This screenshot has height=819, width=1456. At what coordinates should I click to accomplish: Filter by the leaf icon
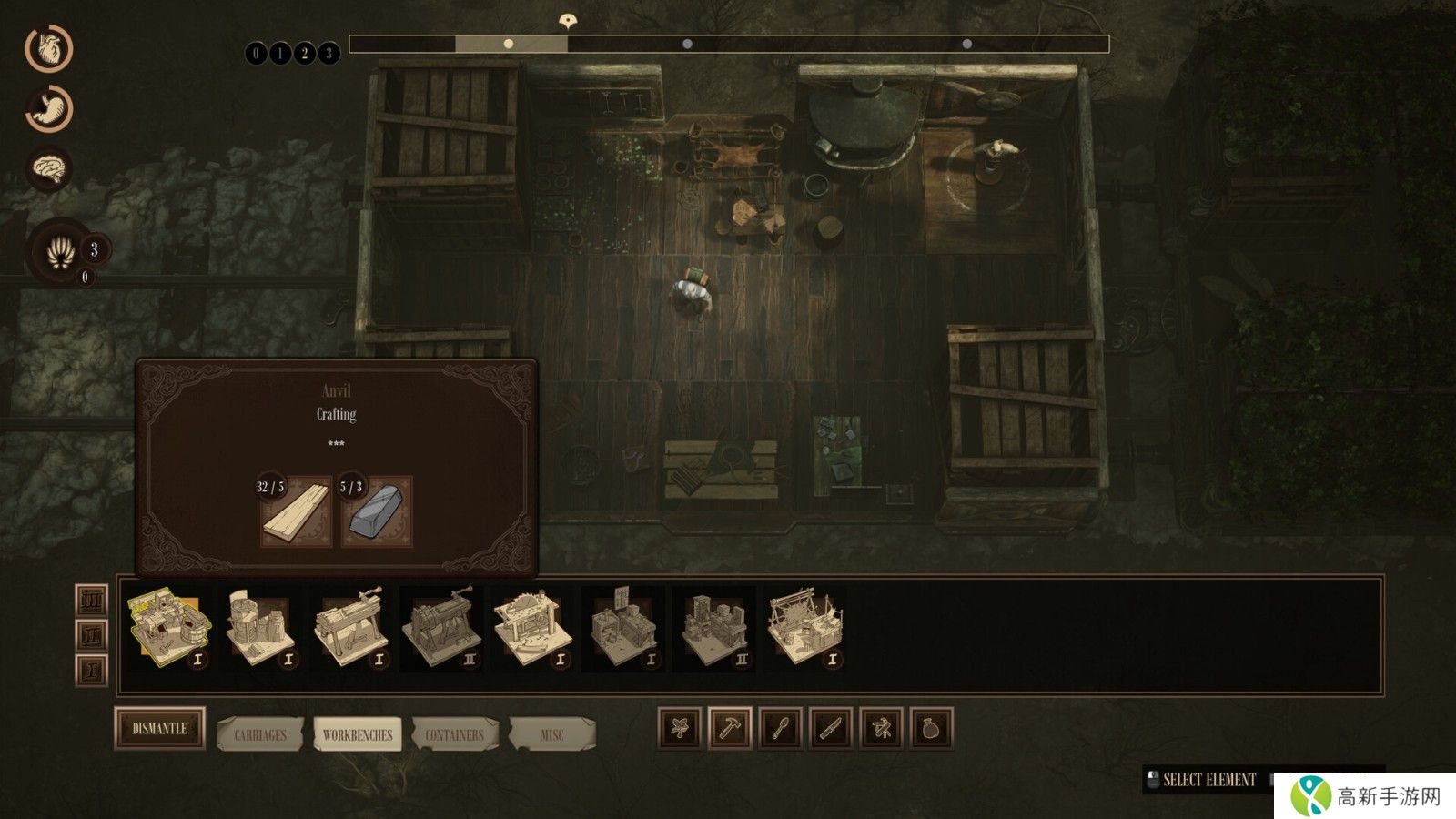[680, 729]
